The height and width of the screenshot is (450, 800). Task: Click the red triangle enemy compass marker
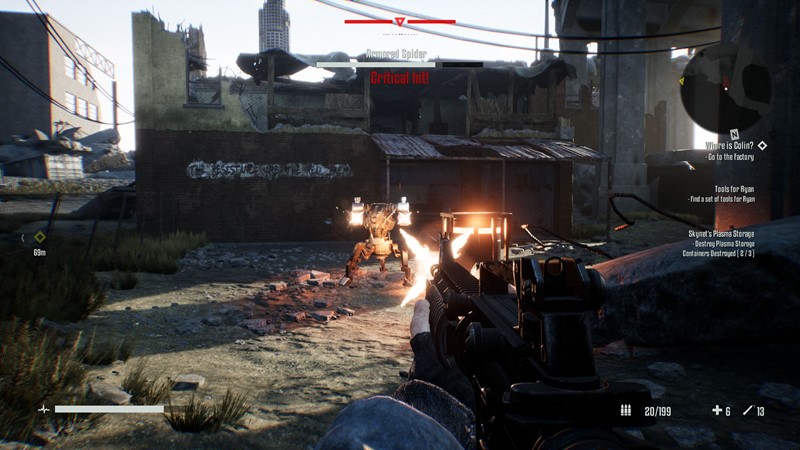400,21
